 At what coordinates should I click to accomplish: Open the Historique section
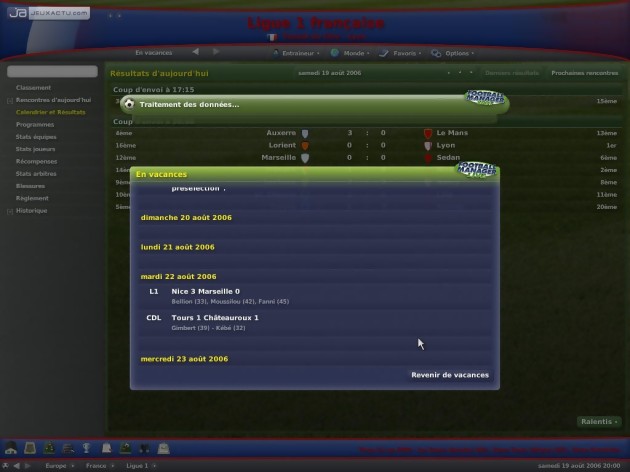point(32,211)
